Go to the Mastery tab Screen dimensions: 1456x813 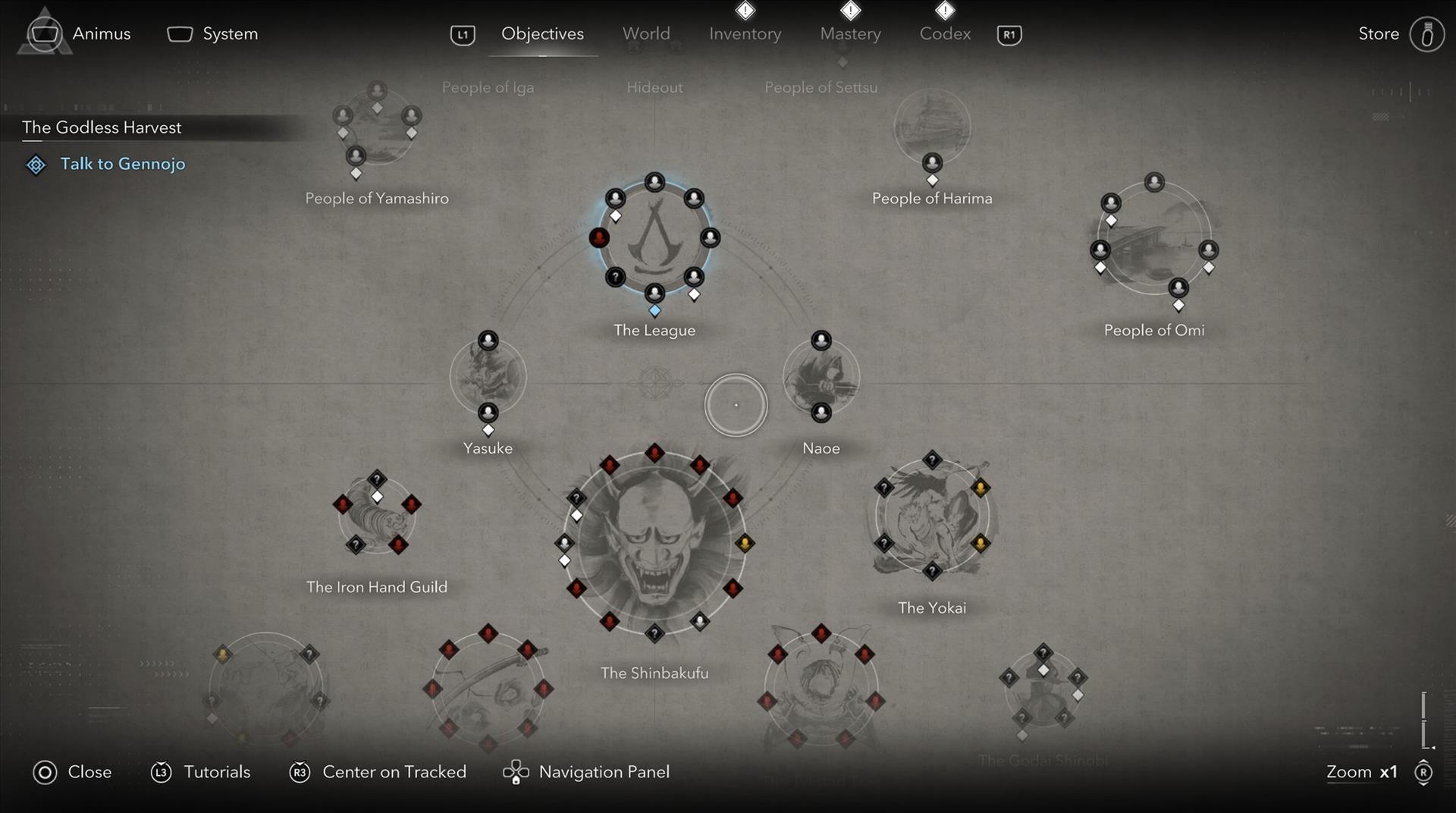pos(850,34)
